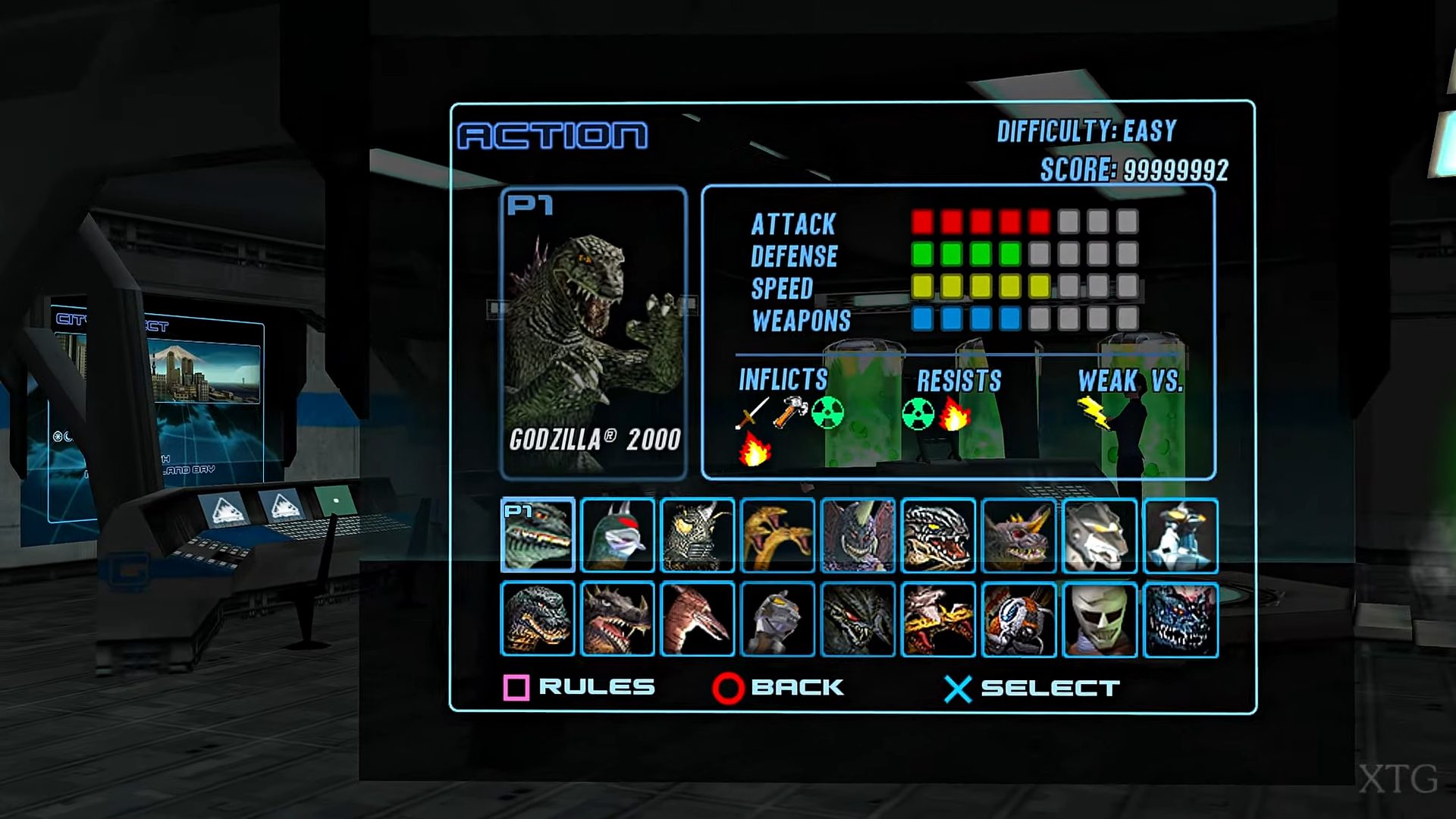Choose the Mothra character tile
This screenshot has width=1456, height=819.
pos(1019,619)
